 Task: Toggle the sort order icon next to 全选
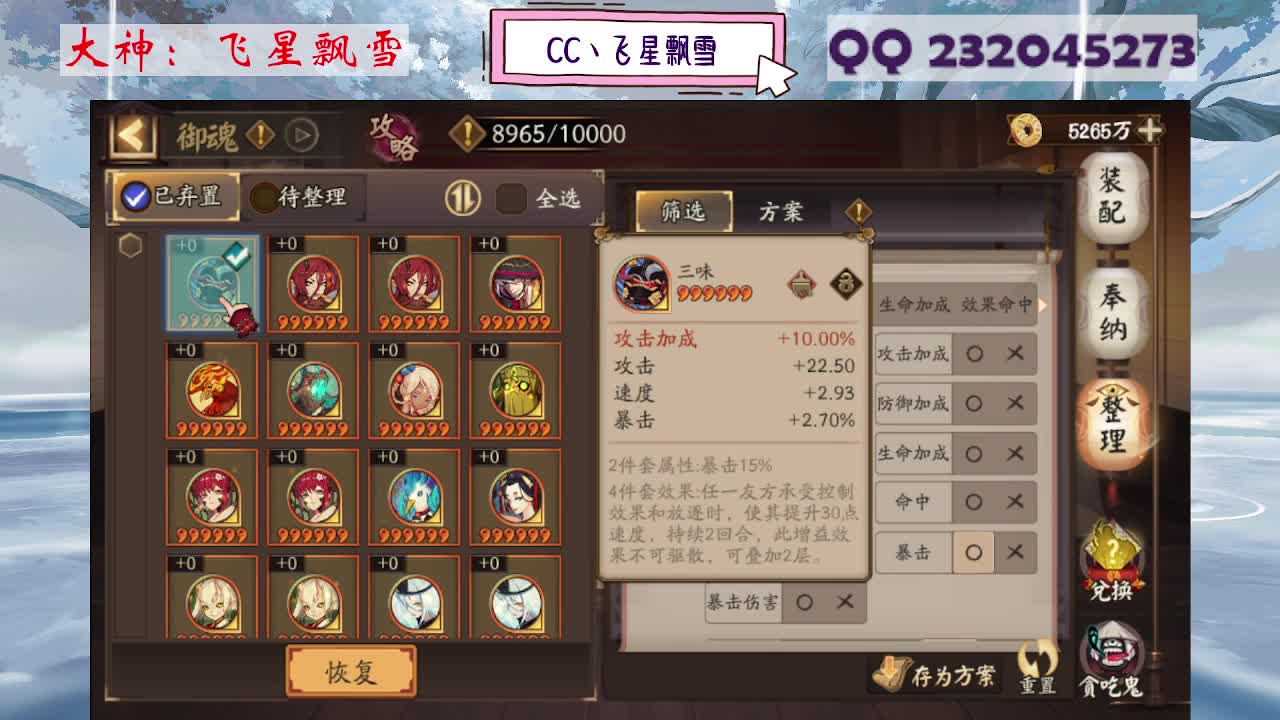(x=466, y=196)
